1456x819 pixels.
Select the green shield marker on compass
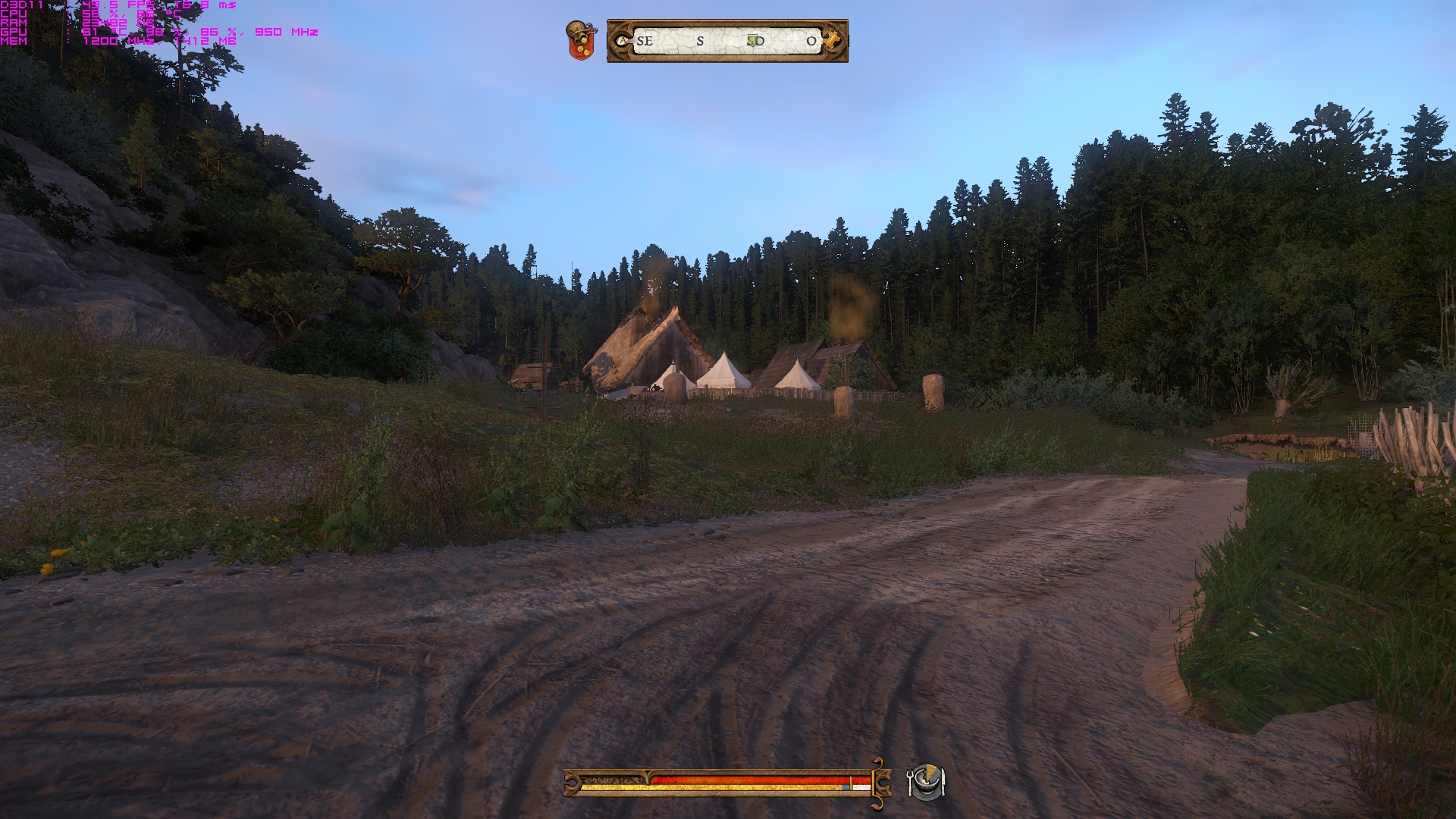coord(752,40)
